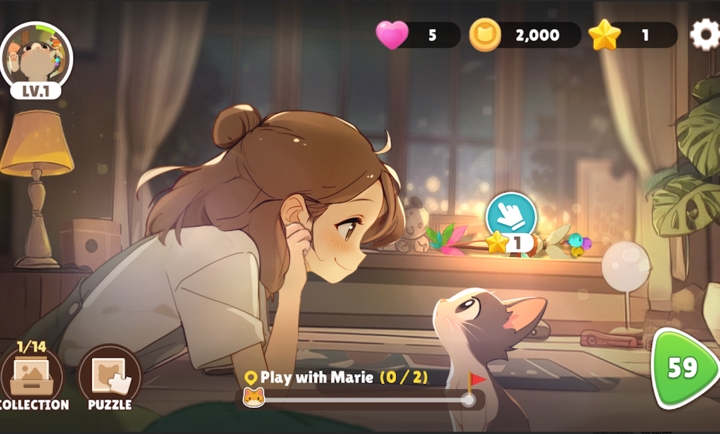Open the Collection album

point(31,378)
